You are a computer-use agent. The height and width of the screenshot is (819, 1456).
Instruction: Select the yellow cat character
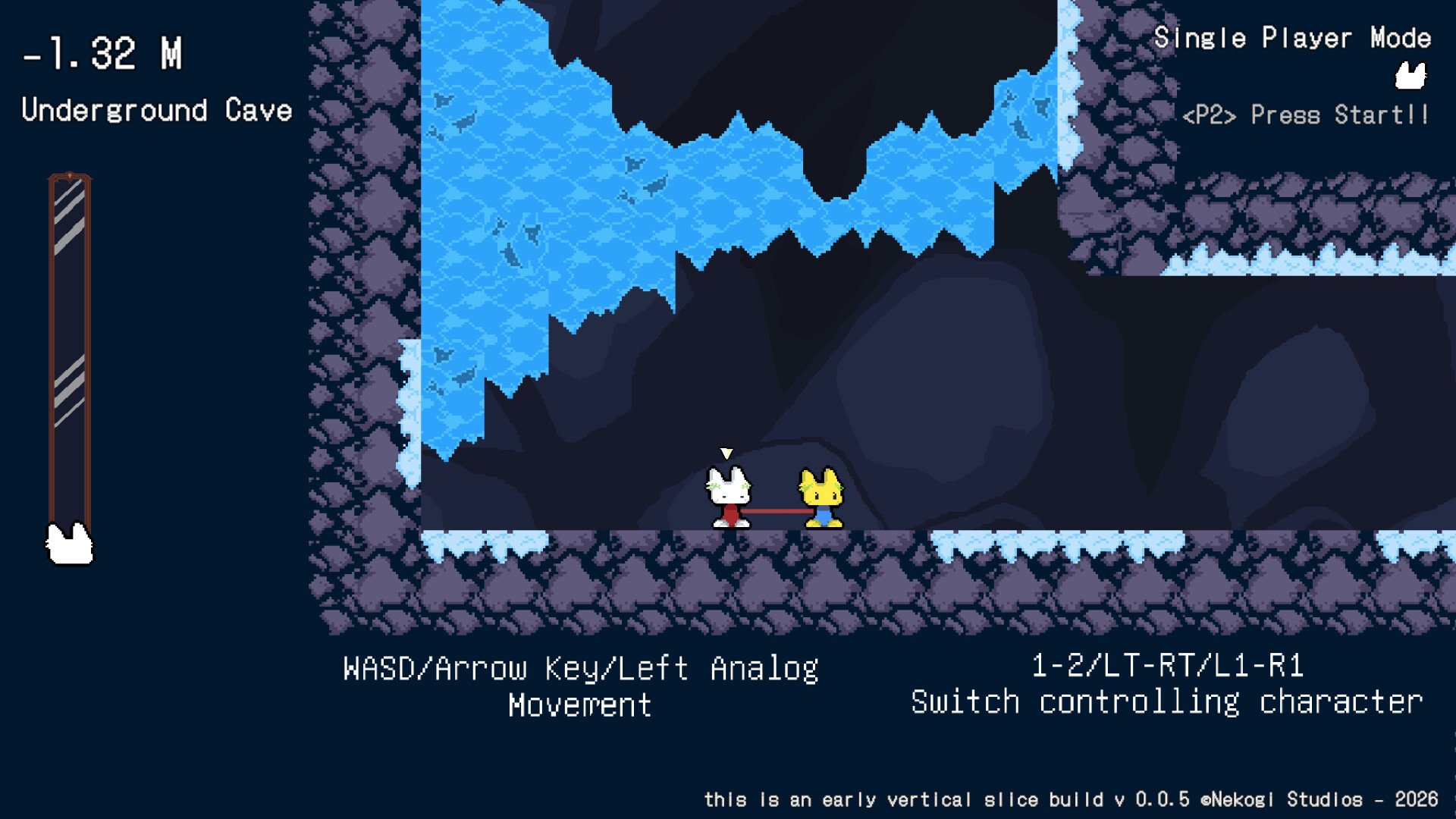pyautogui.click(x=821, y=497)
